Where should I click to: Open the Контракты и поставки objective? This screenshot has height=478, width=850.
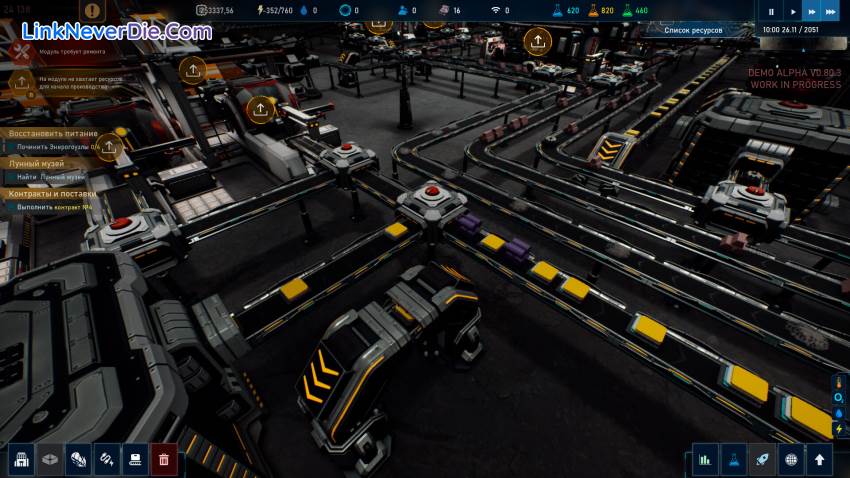(x=53, y=193)
